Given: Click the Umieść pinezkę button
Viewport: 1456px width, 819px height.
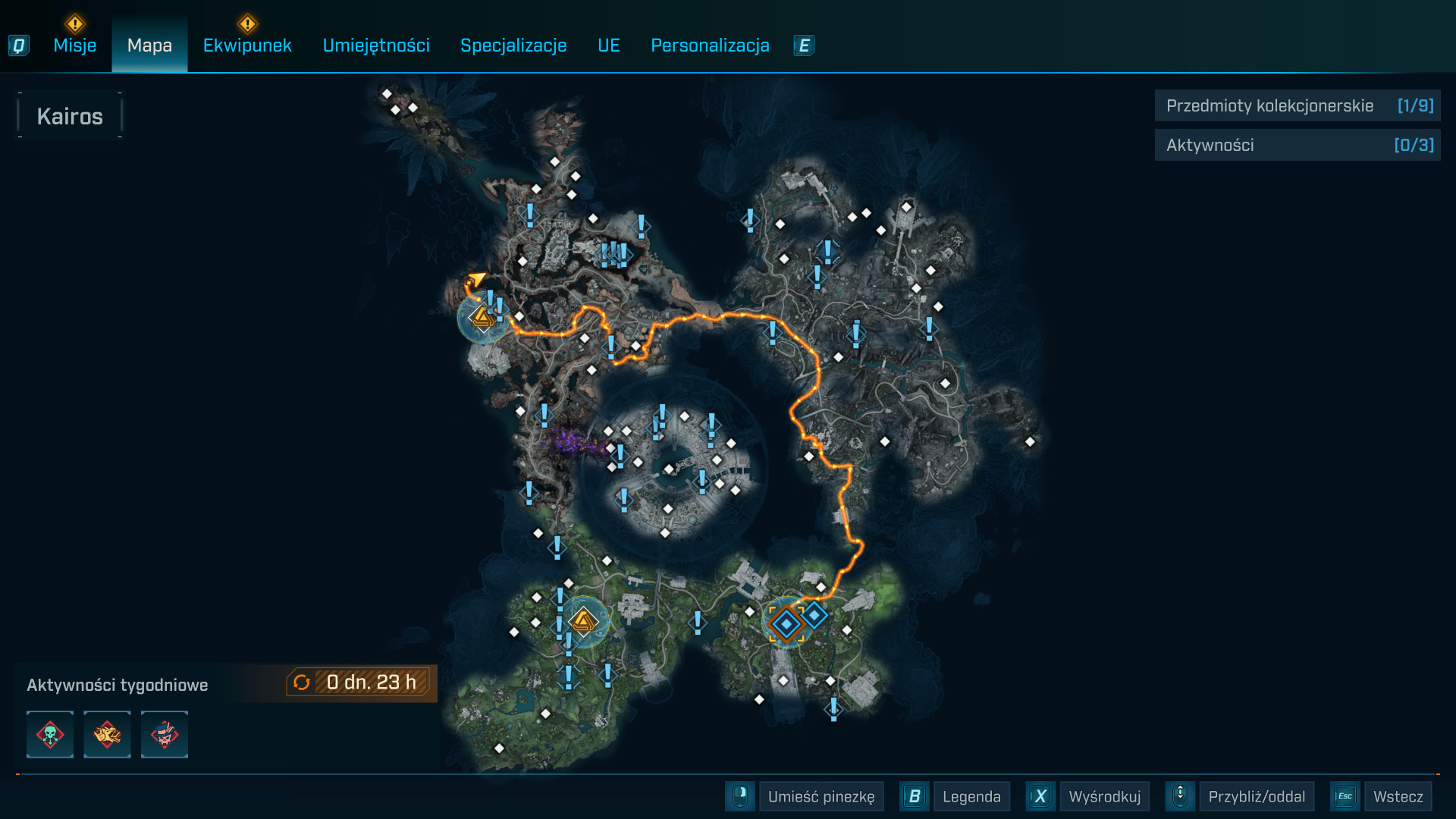Looking at the screenshot, I should click(821, 797).
